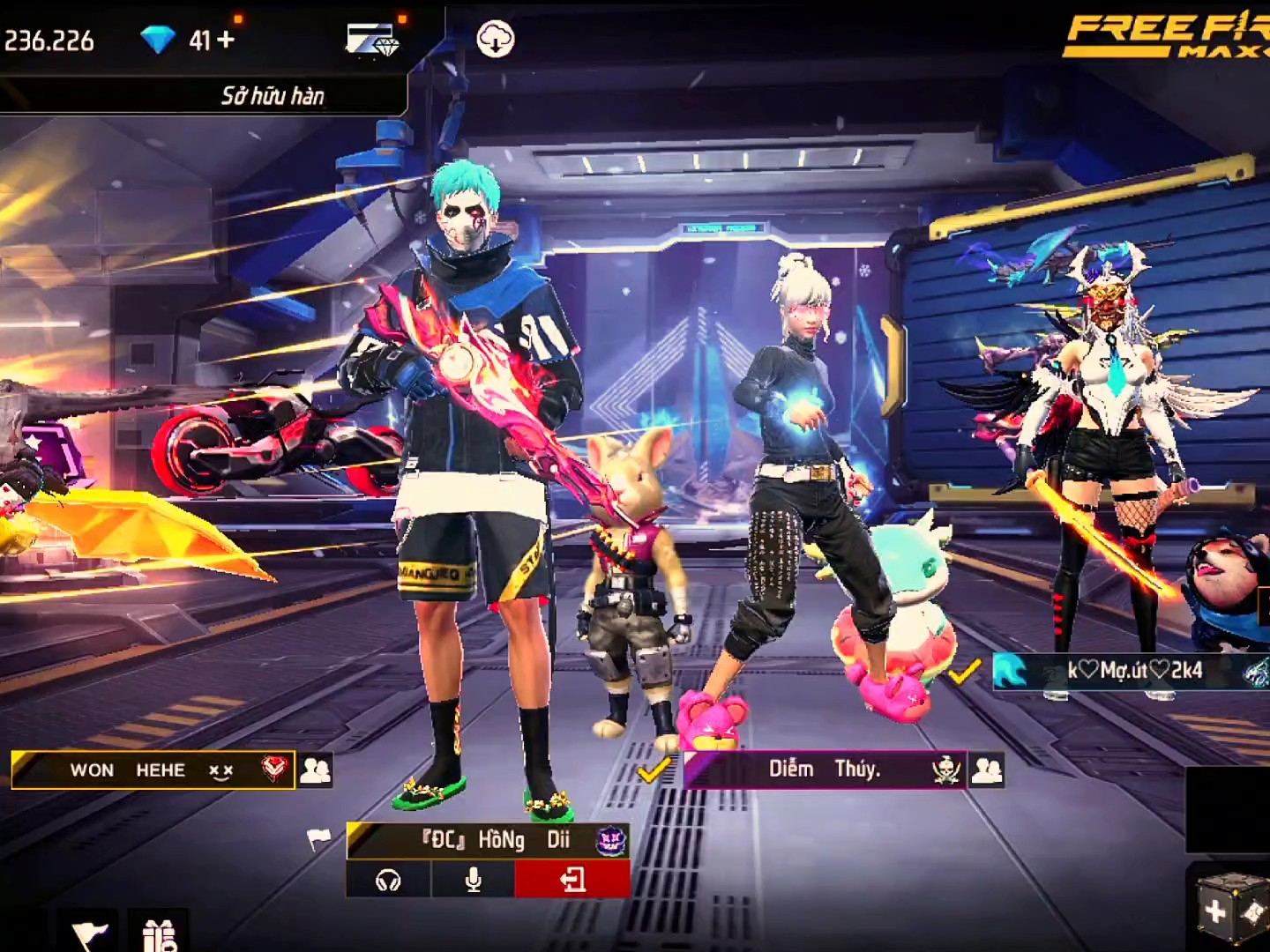
Task: Open Diễm Thúy player name plate
Action: pos(824,770)
